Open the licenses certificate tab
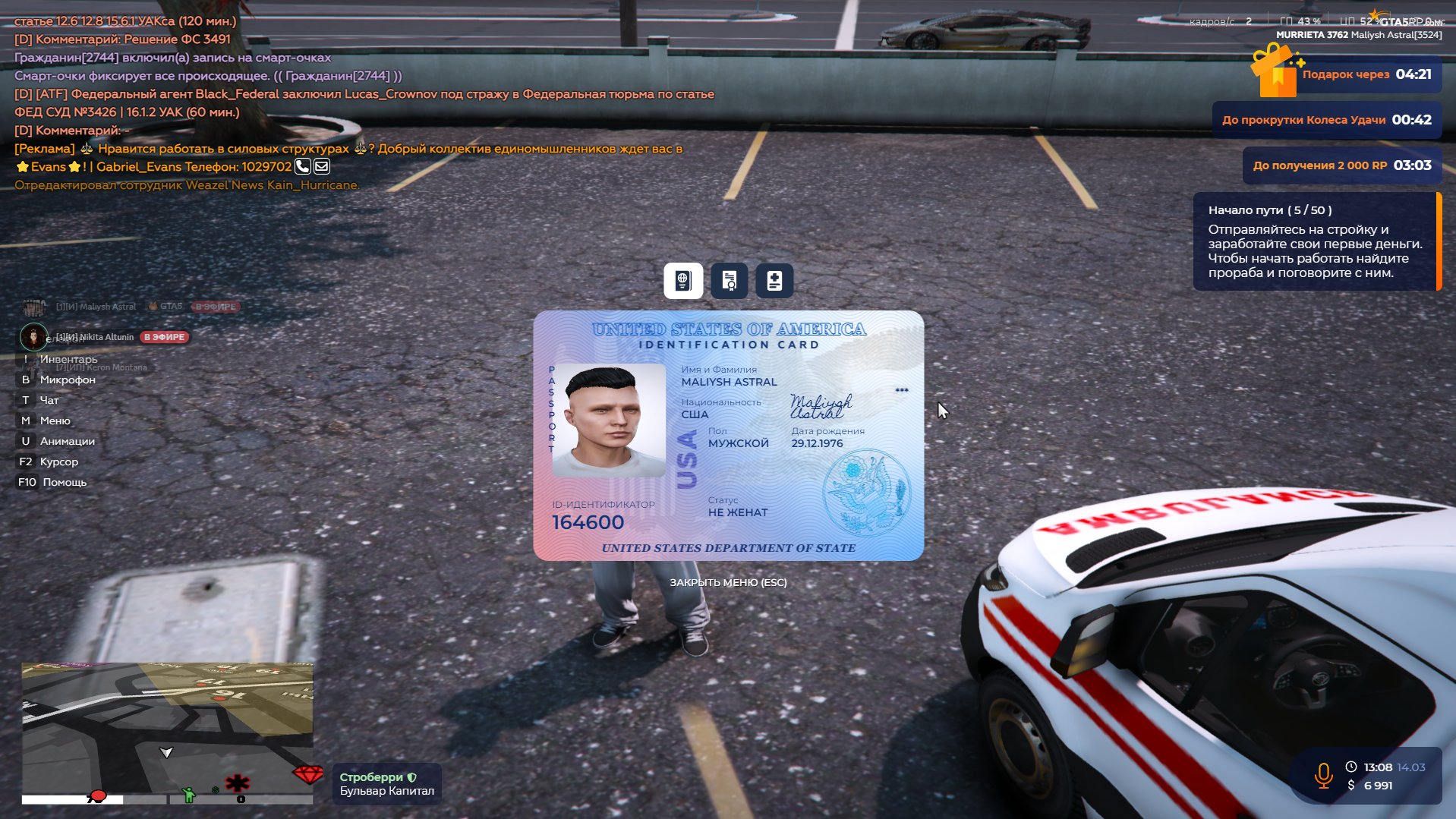The image size is (1456, 819). click(729, 281)
